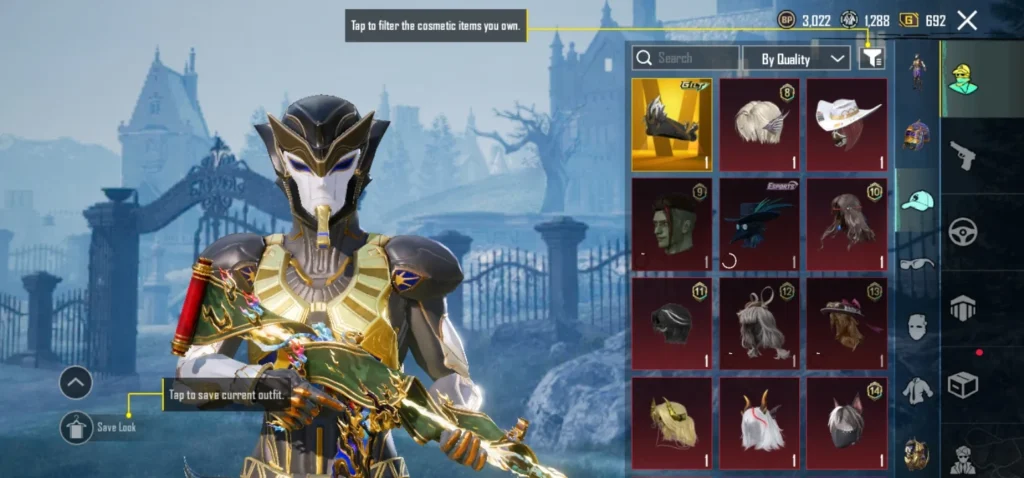Image resolution: width=1024 pixels, height=478 pixels.
Task: Toggle the owned cosmetics filter icon
Action: click(x=872, y=58)
